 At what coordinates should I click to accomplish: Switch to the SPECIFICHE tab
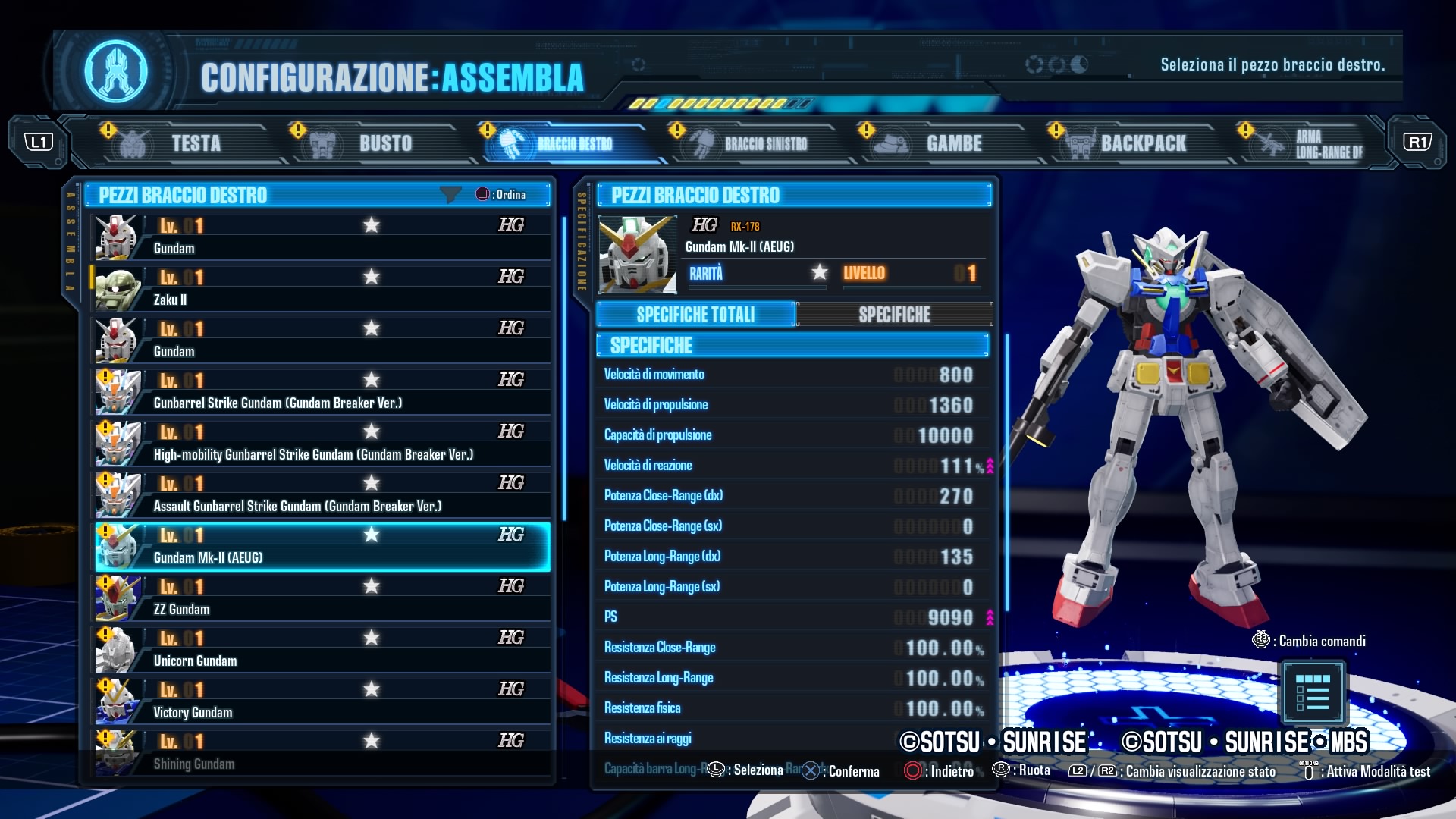[x=895, y=314]
